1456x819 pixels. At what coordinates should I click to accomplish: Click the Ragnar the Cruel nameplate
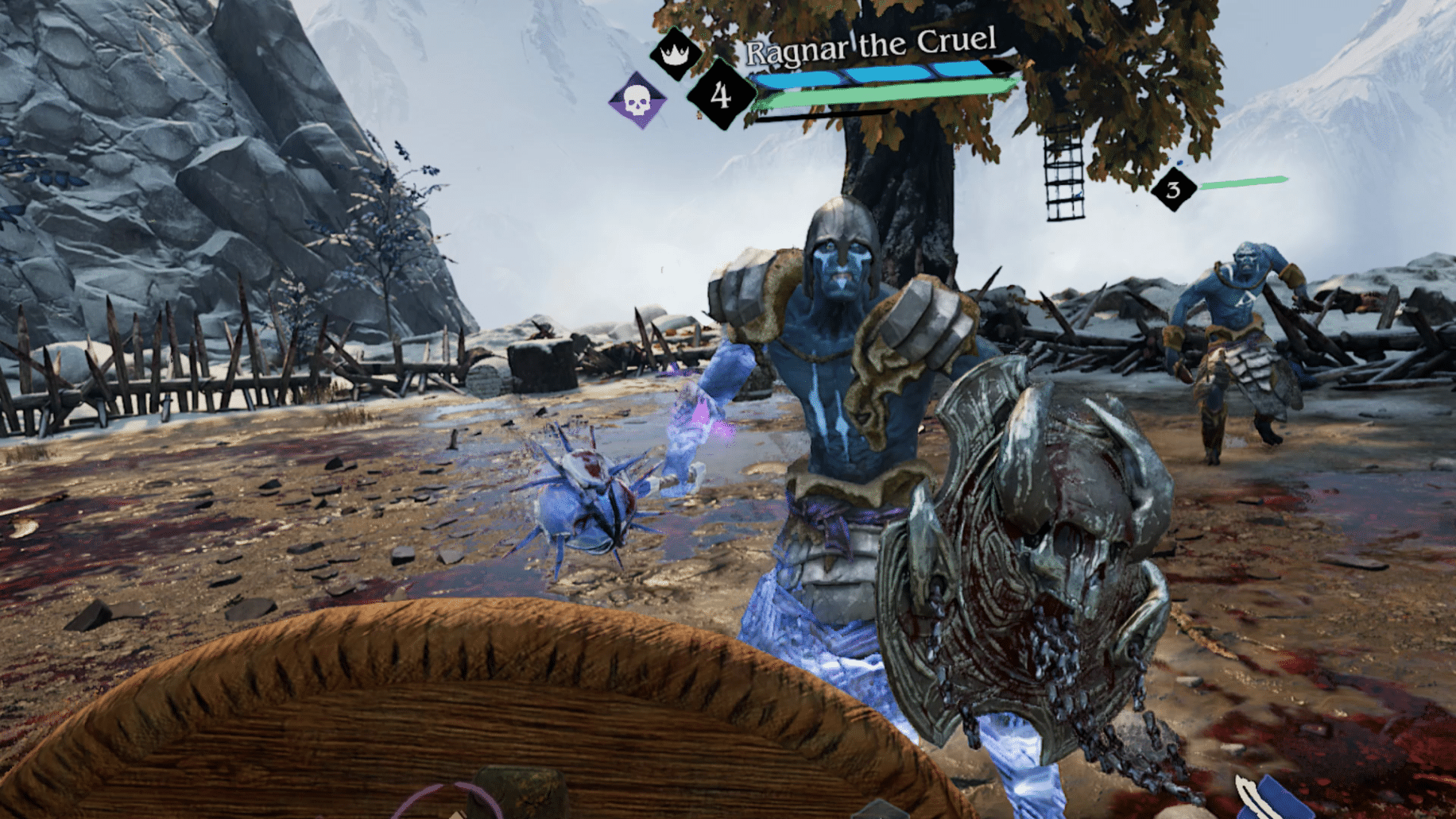[x=873, y=45]
